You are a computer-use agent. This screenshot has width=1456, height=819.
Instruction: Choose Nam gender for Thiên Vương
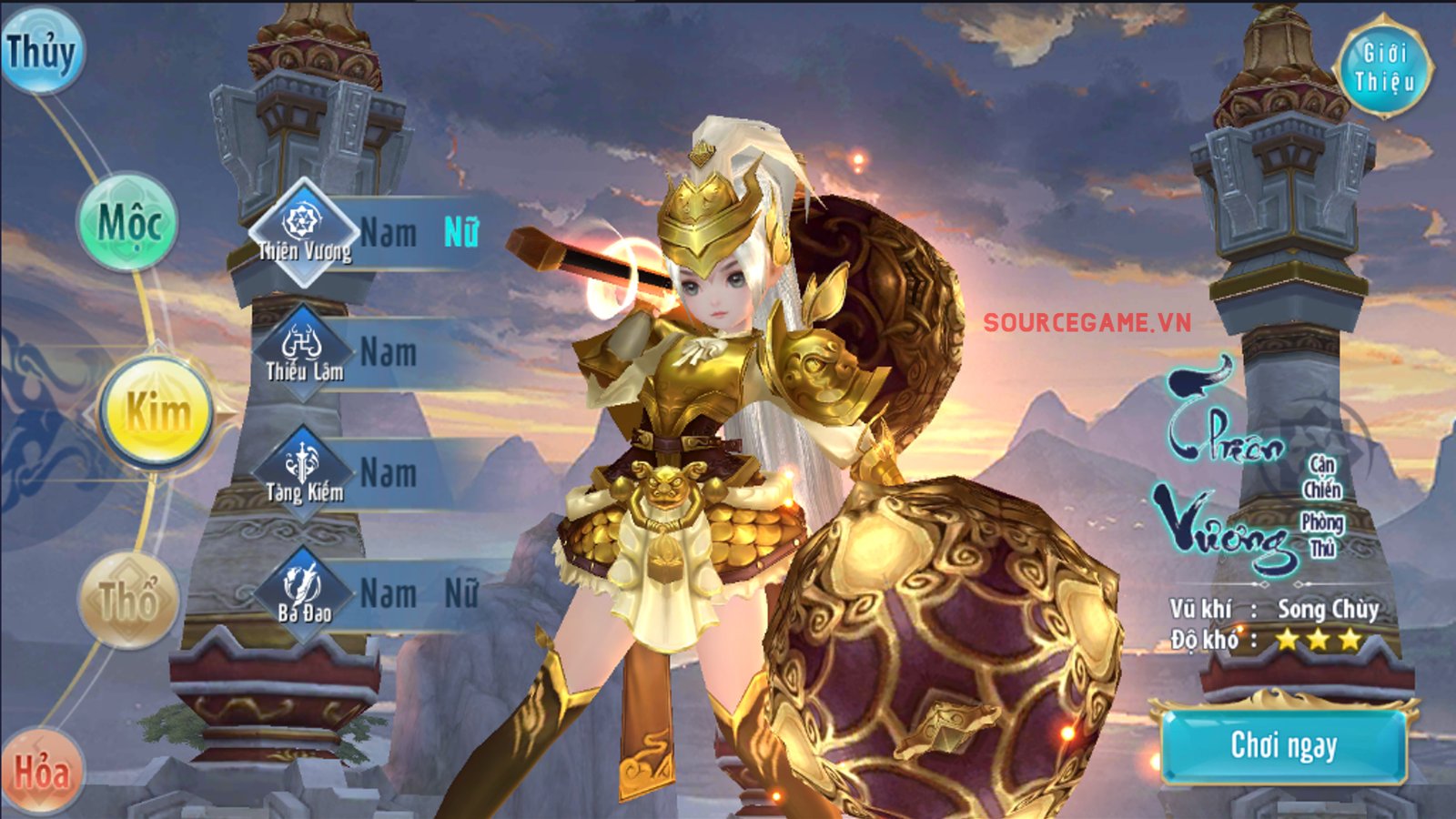tap(389, 233)
